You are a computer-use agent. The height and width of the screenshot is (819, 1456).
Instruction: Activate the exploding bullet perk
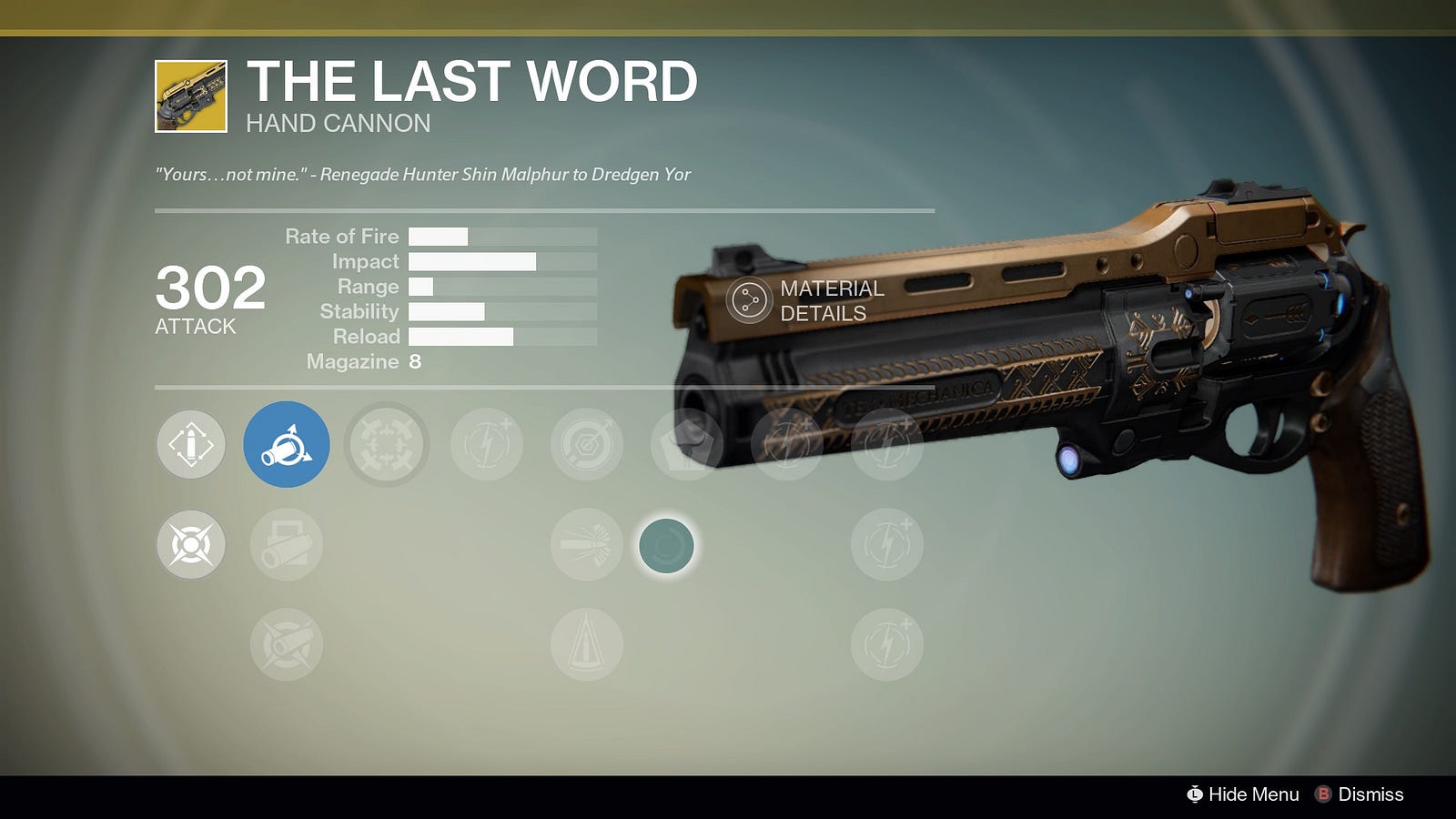tap(587, 544)
